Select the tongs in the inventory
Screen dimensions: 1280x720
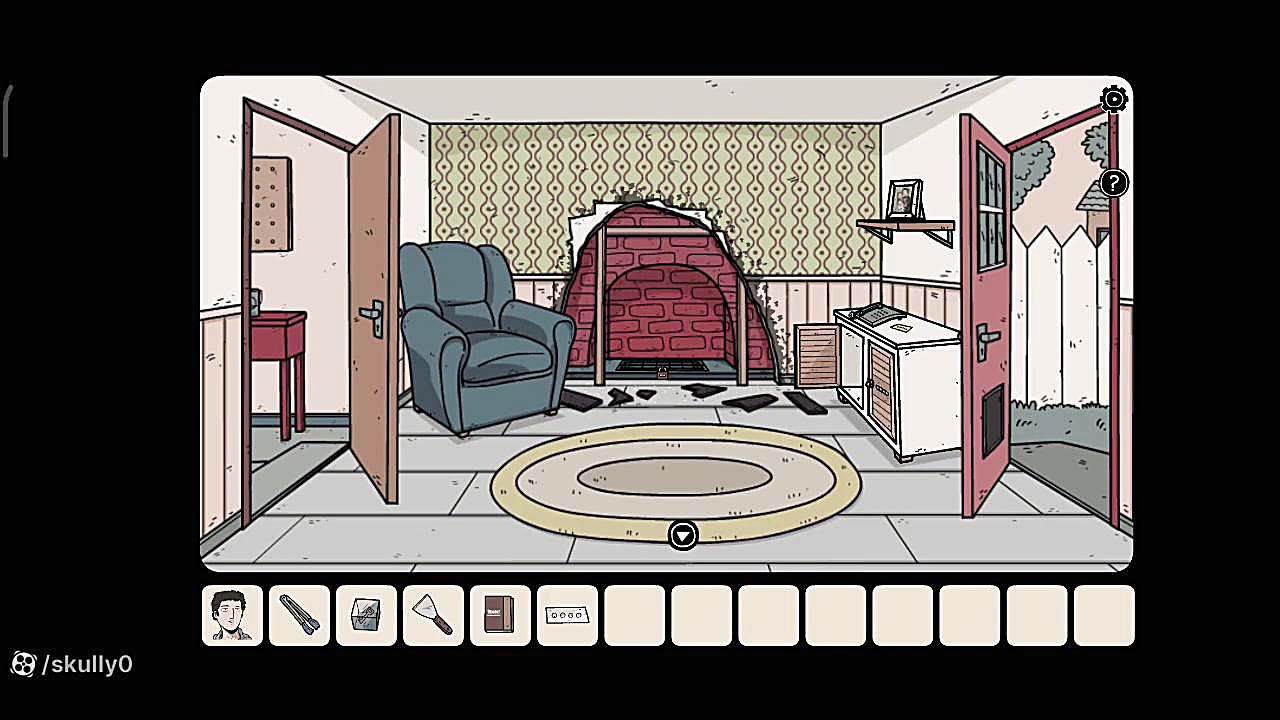click(x=299, y=615)
